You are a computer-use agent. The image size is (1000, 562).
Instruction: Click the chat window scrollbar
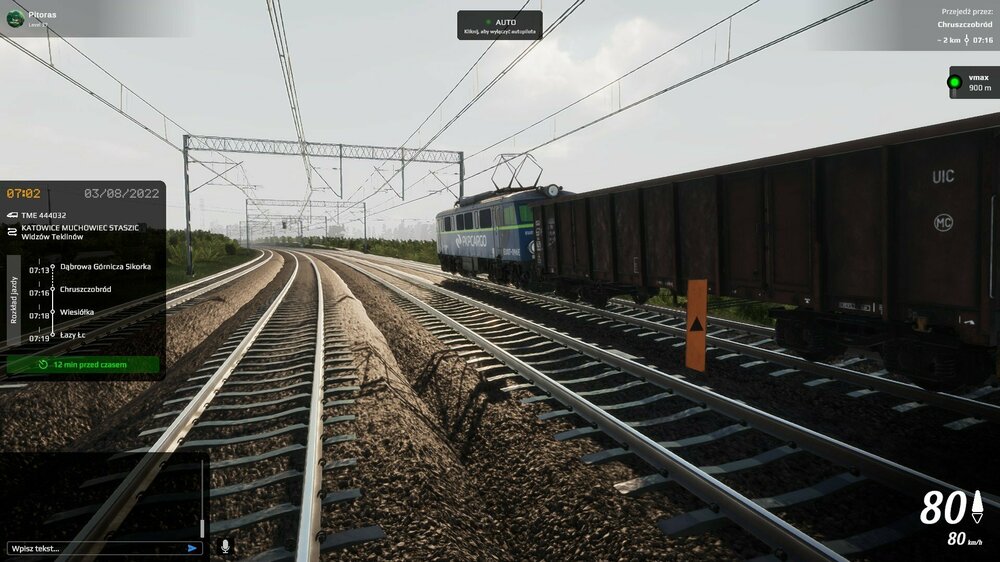(202, 526)
